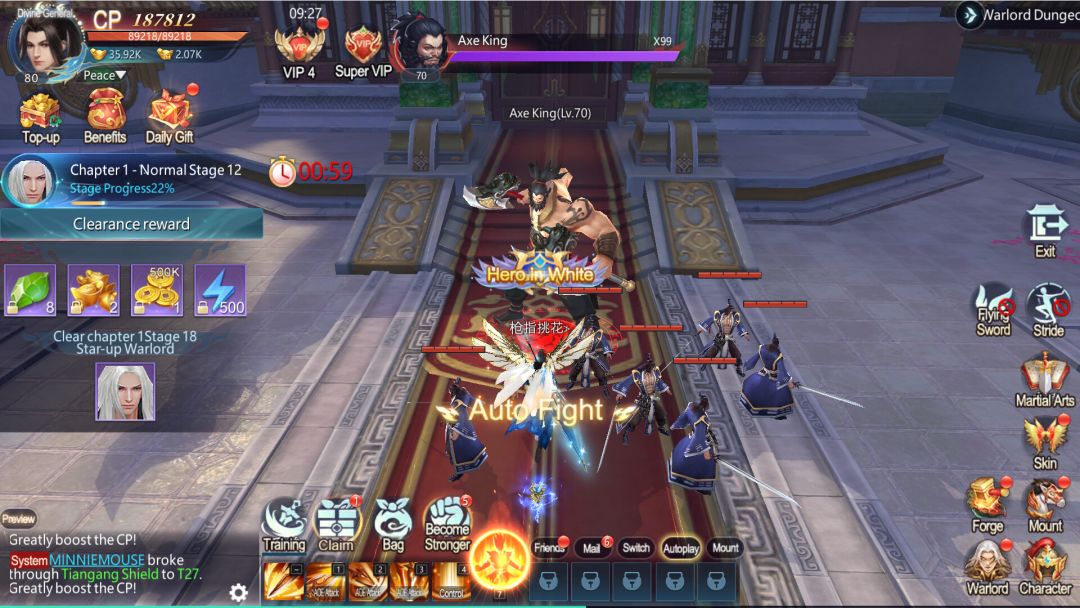Open the Super VIP badge
Screen dimensions: 1080x608
[363, 50]
